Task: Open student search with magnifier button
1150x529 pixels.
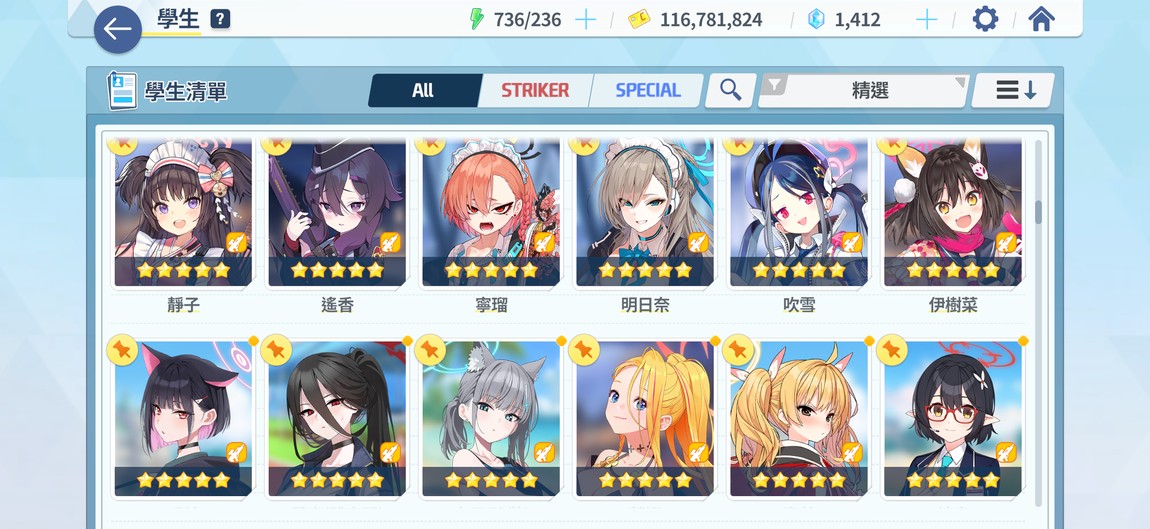Action: click(731, 91)
